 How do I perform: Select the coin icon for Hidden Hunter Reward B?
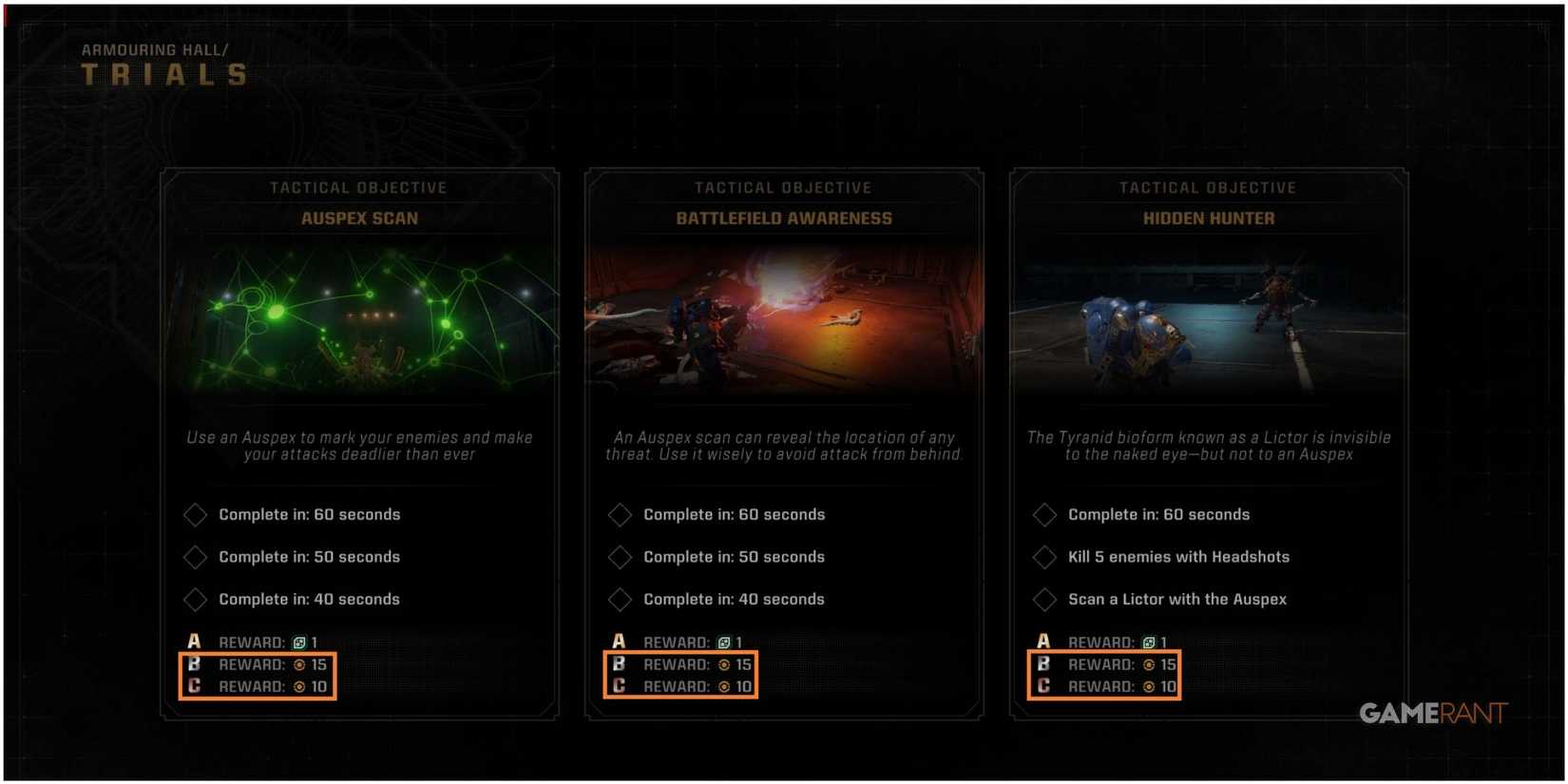pyautogui.click(x=1149, y=665)
